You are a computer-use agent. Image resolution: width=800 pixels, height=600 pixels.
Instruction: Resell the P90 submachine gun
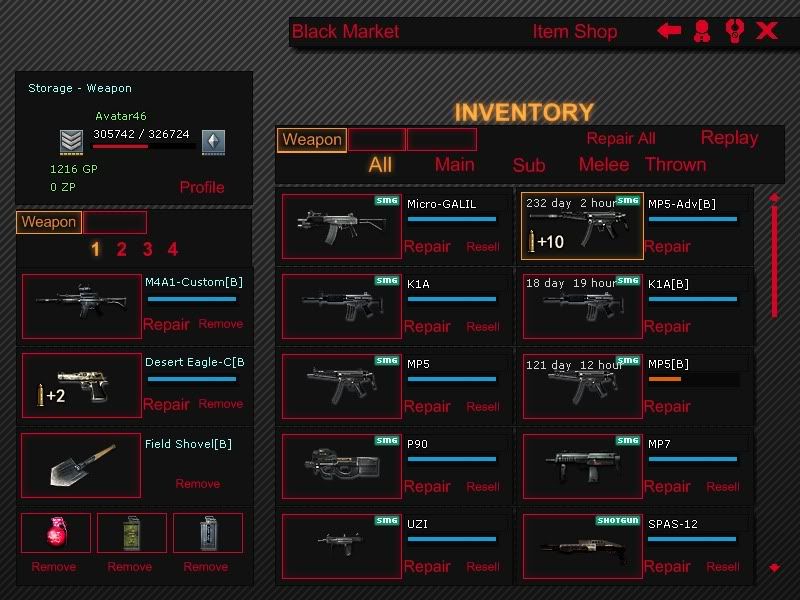pyautogui.click(x=483, y=487)
